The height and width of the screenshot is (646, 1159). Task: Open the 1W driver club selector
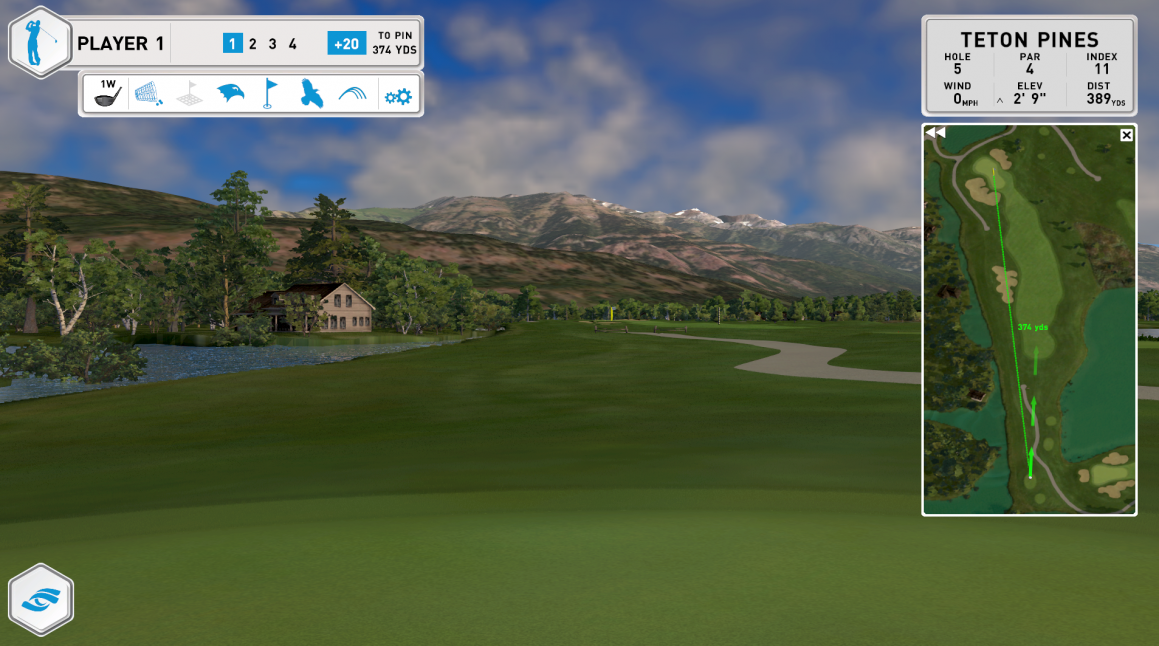coord(107,93)
